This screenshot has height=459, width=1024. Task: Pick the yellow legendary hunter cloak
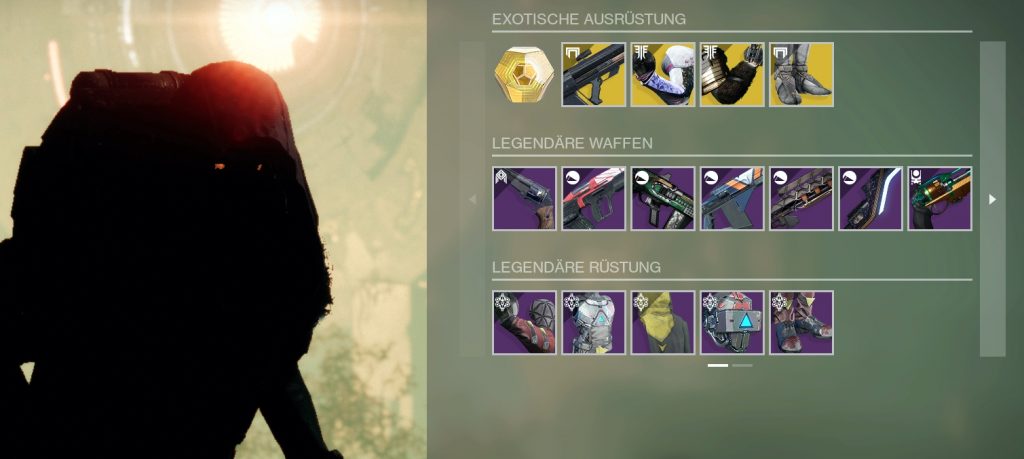pyautogui.click(x=663, y=322)
